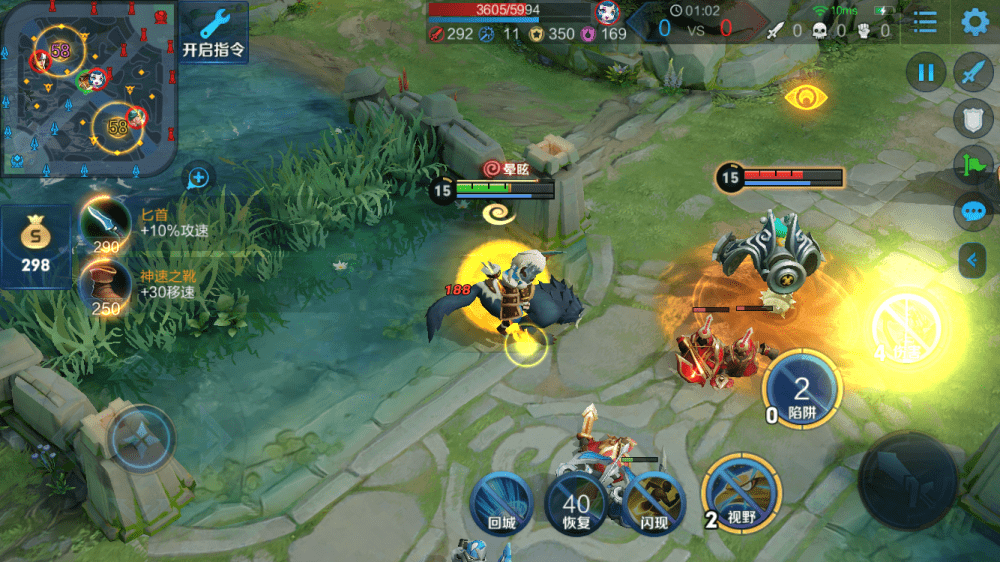This screenshot has height=562, width=1000.
Task: Open the minimap
Action: pyautogui.click(x=89, y=88)
